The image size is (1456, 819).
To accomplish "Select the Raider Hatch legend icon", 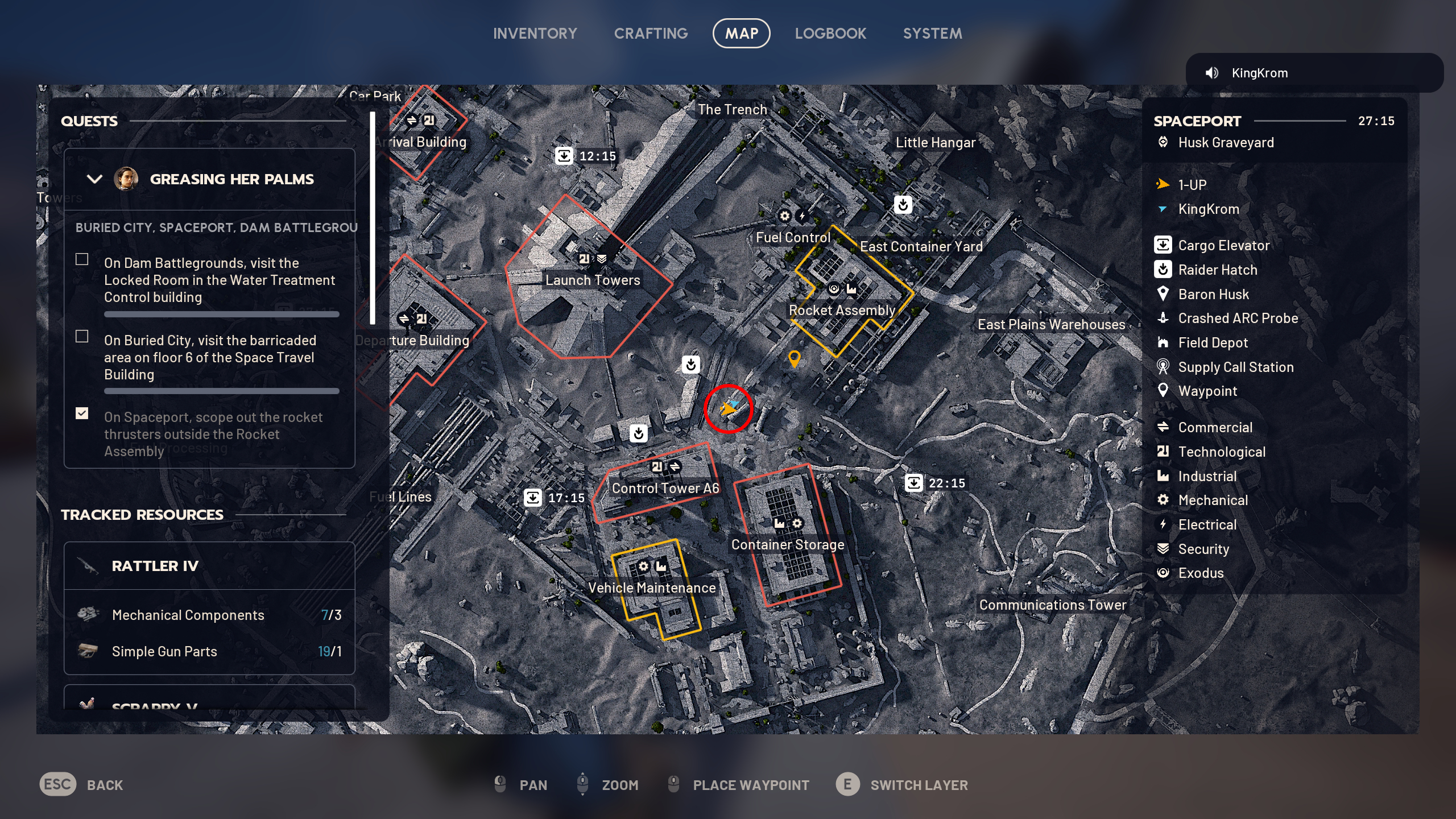I will pos(1163,270).
